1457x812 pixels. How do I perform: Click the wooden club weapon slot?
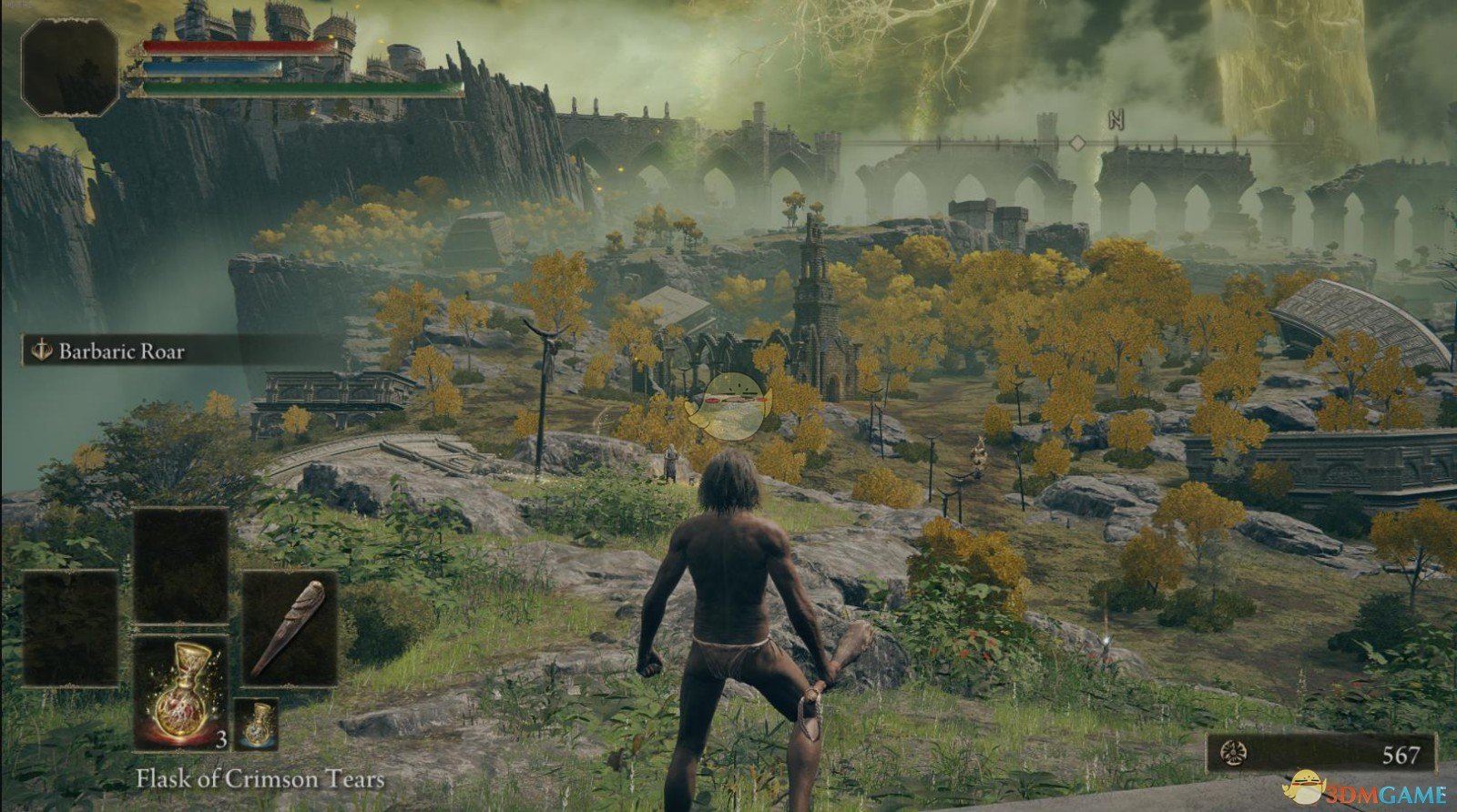point(290,628)
